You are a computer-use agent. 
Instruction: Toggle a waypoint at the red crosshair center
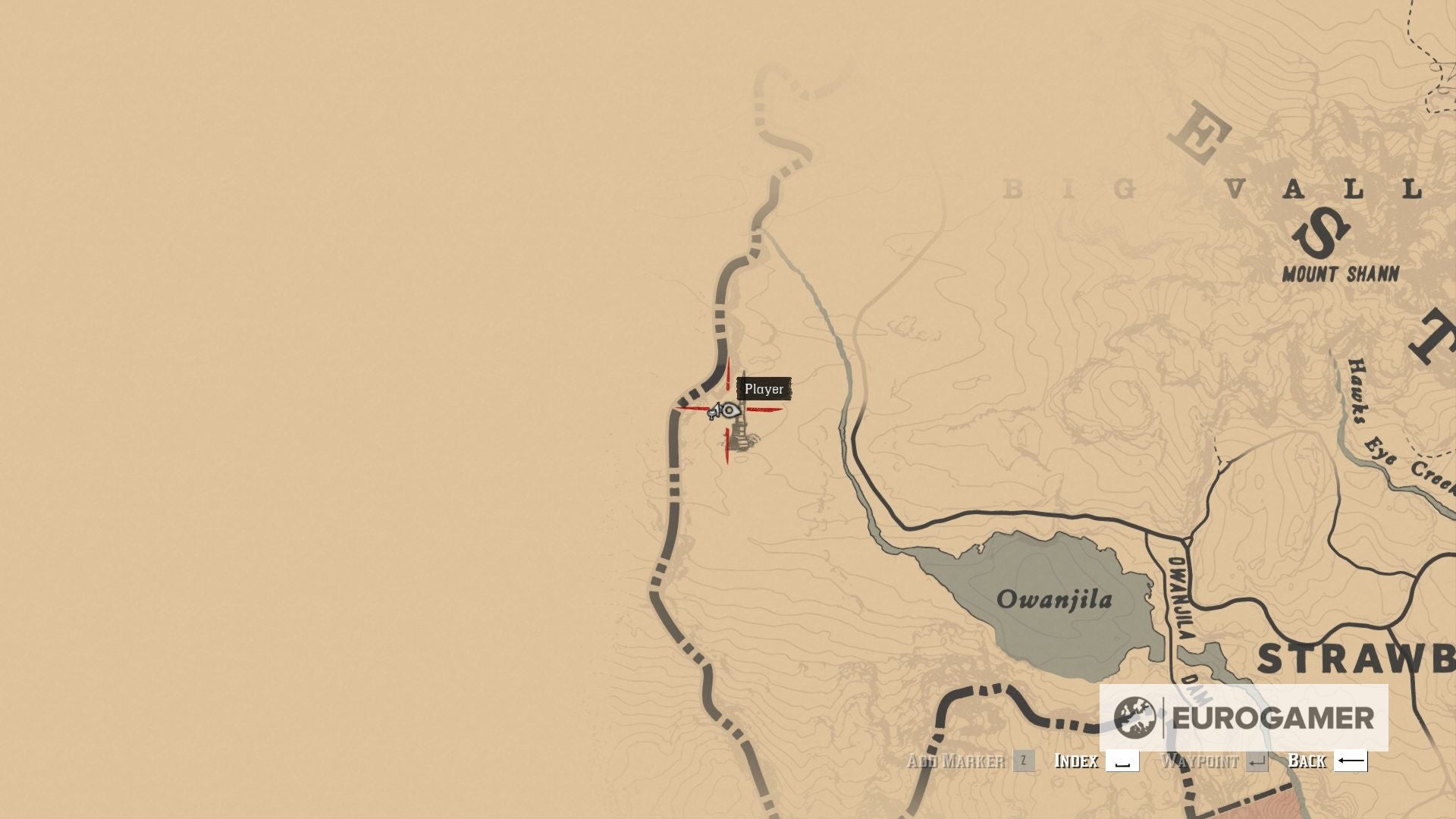728,409
